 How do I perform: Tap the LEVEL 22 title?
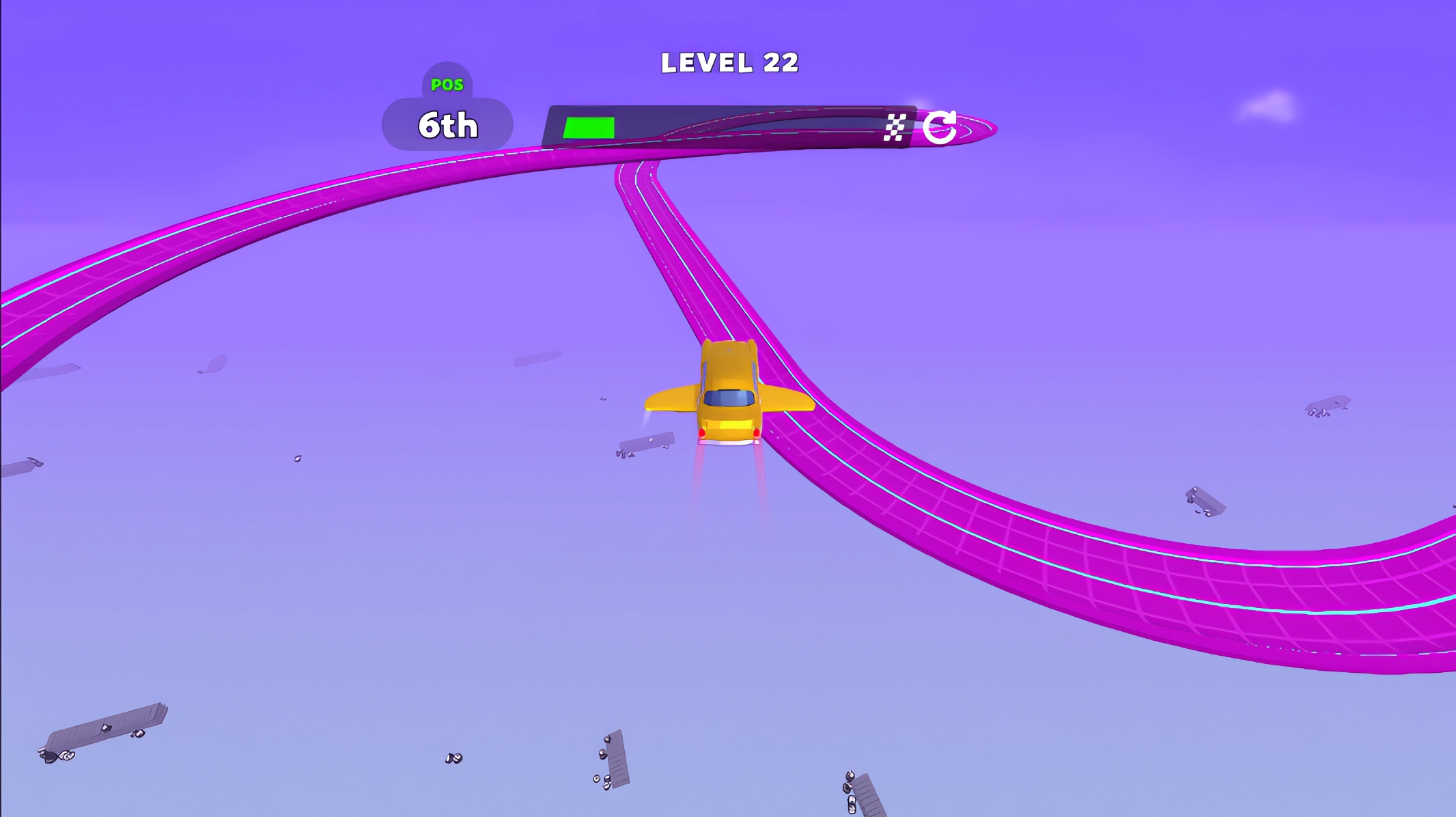[x=729, y=61]
